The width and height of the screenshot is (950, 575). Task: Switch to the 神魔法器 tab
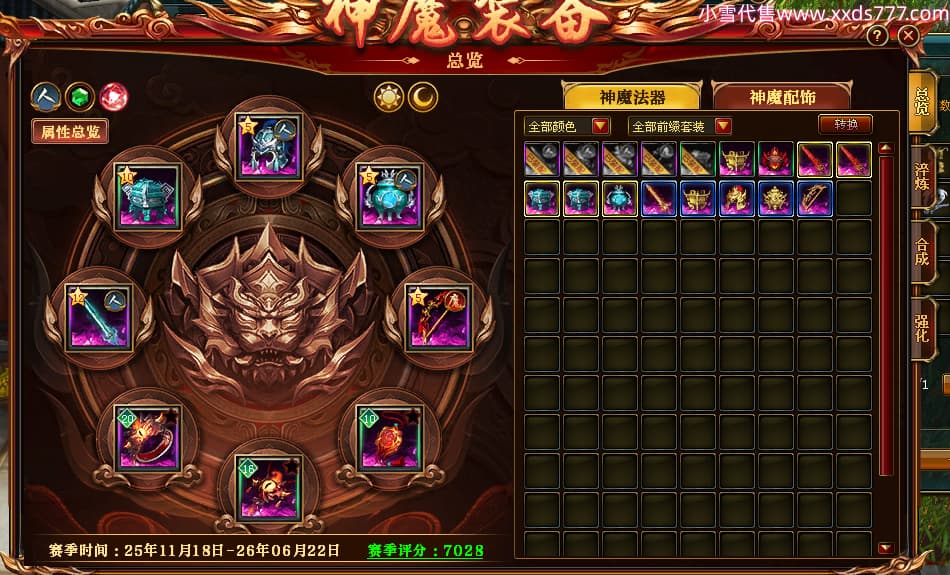[632, 97]
